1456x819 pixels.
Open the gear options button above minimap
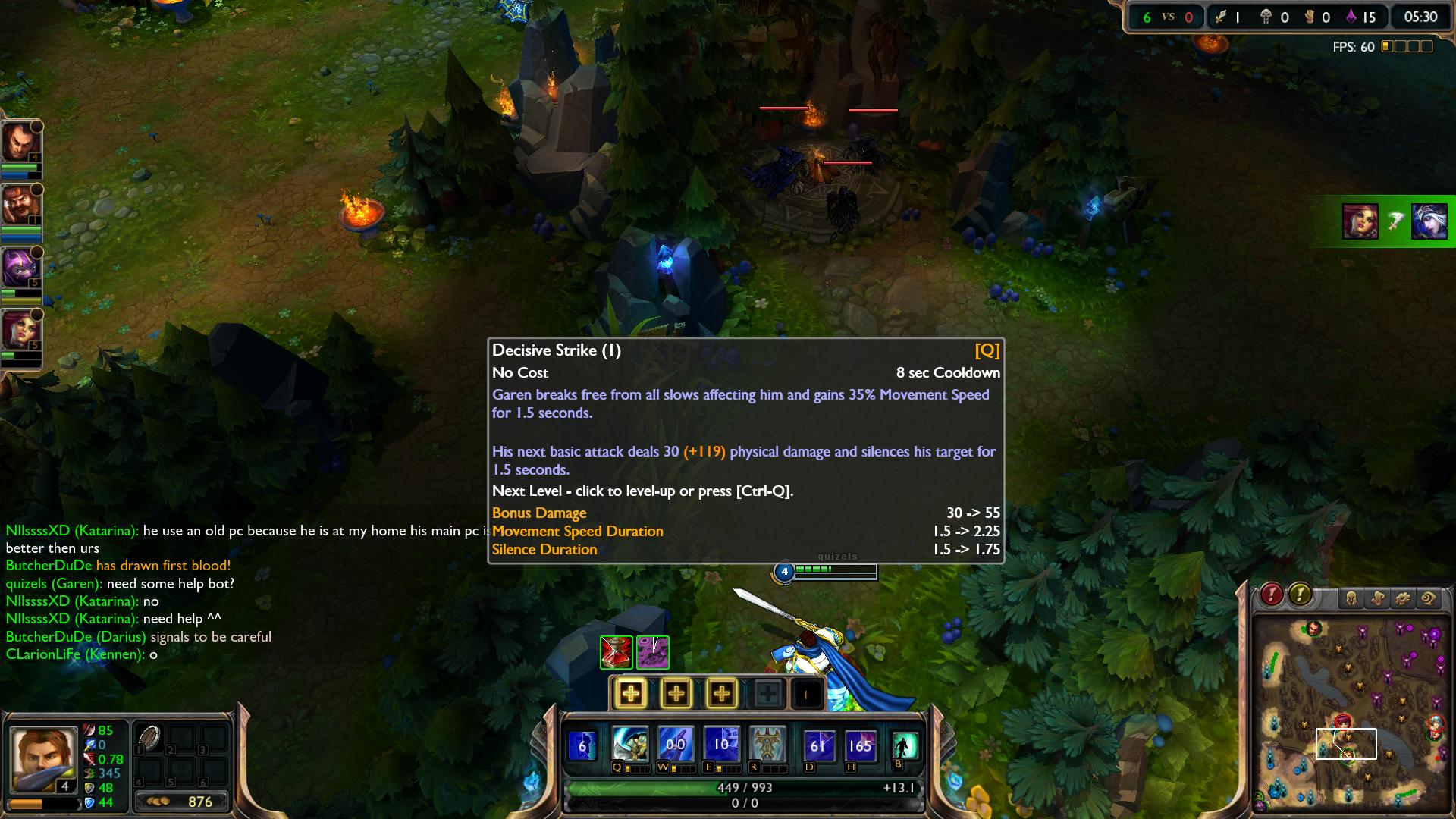[x=1403, y=598]
